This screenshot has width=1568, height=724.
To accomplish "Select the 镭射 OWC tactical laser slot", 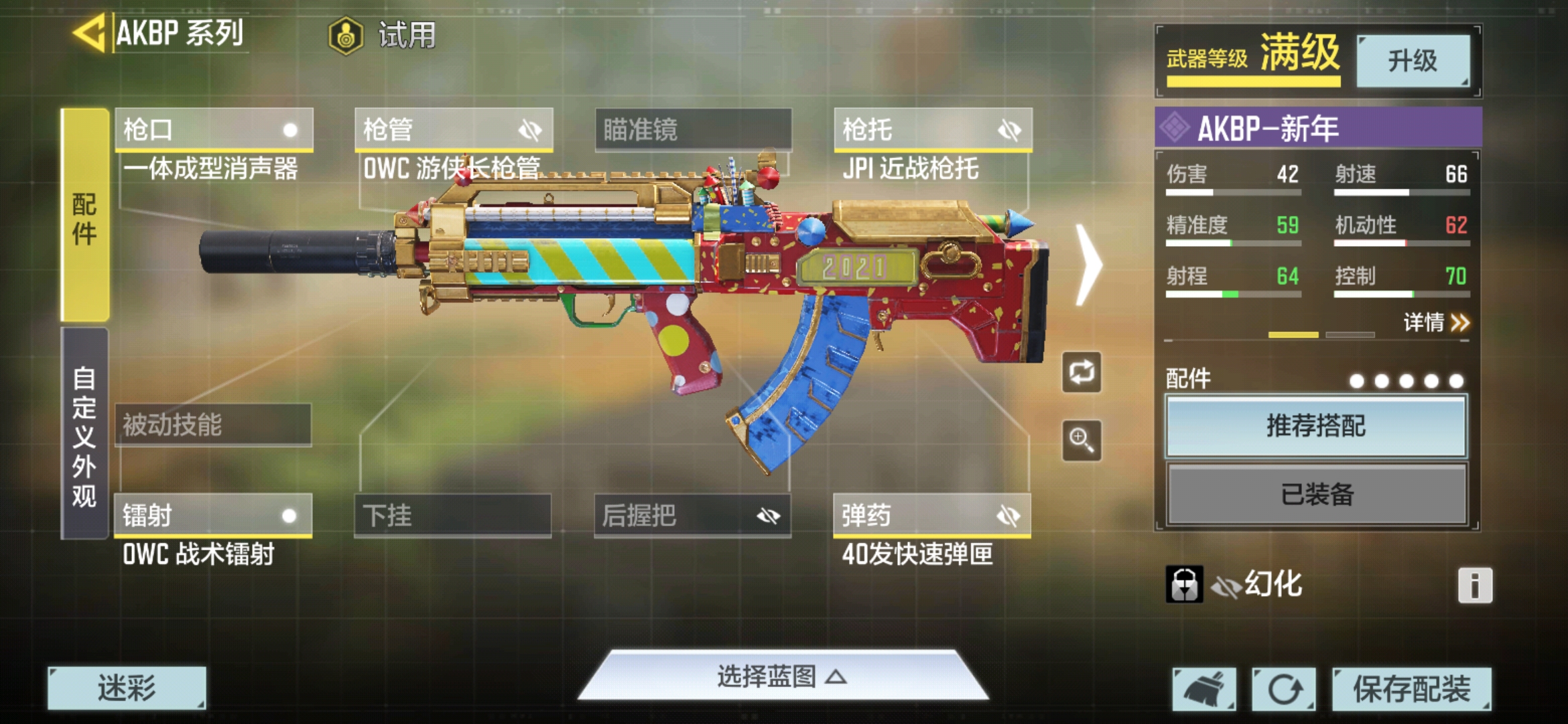I will point(213,516).
